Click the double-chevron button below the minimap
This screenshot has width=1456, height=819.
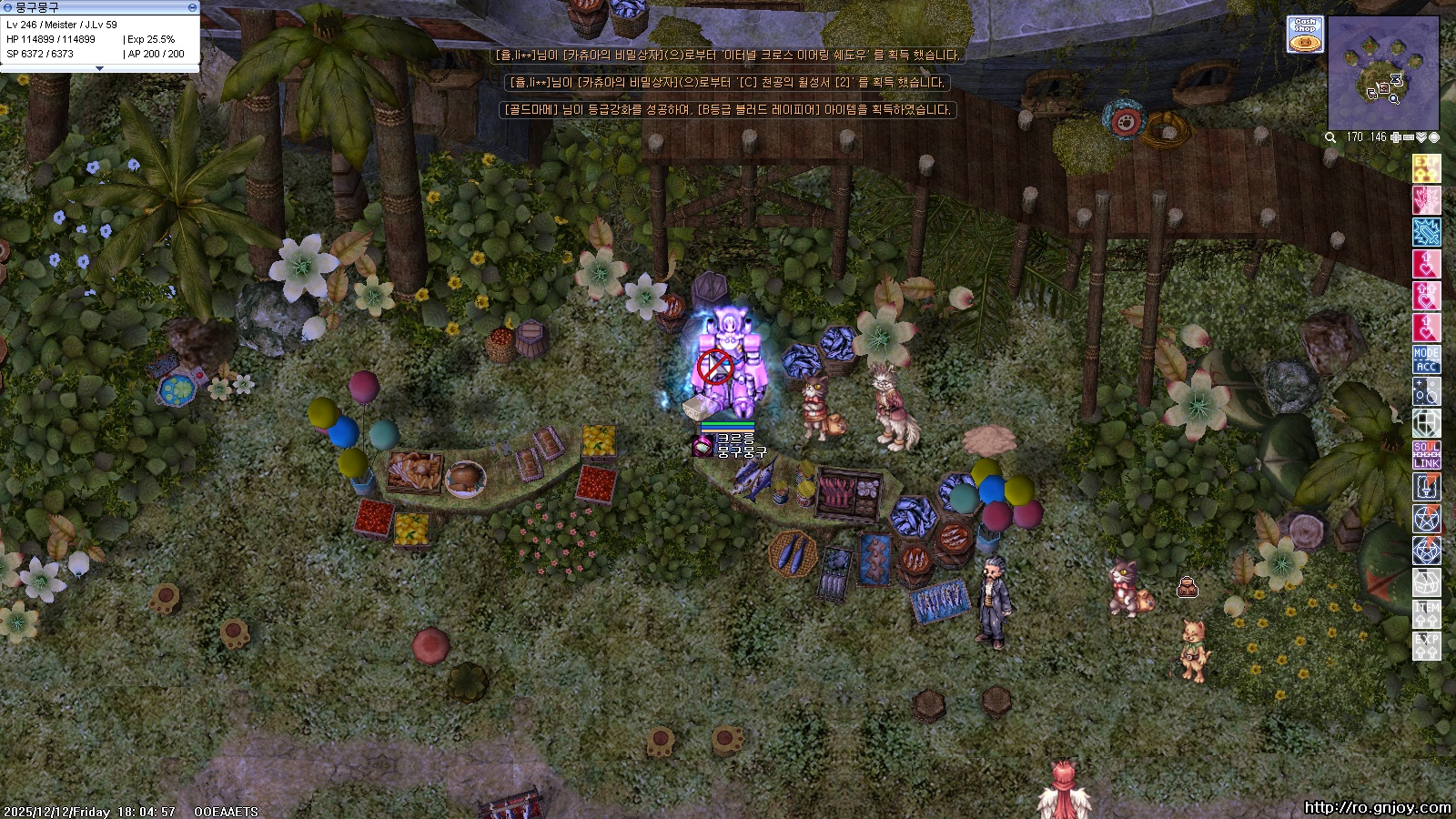pos(1421,137)
